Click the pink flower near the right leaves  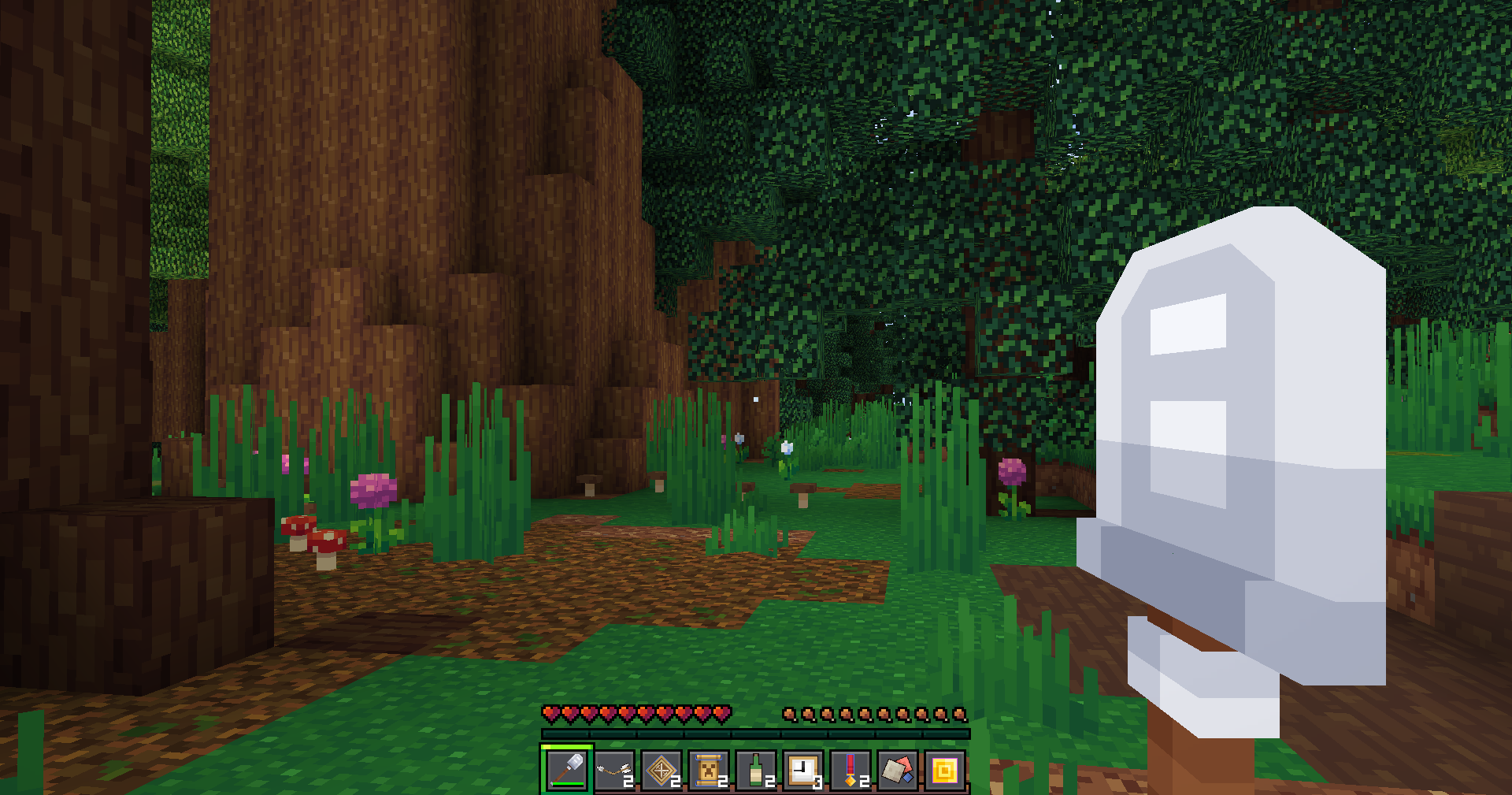(1013, 473)
